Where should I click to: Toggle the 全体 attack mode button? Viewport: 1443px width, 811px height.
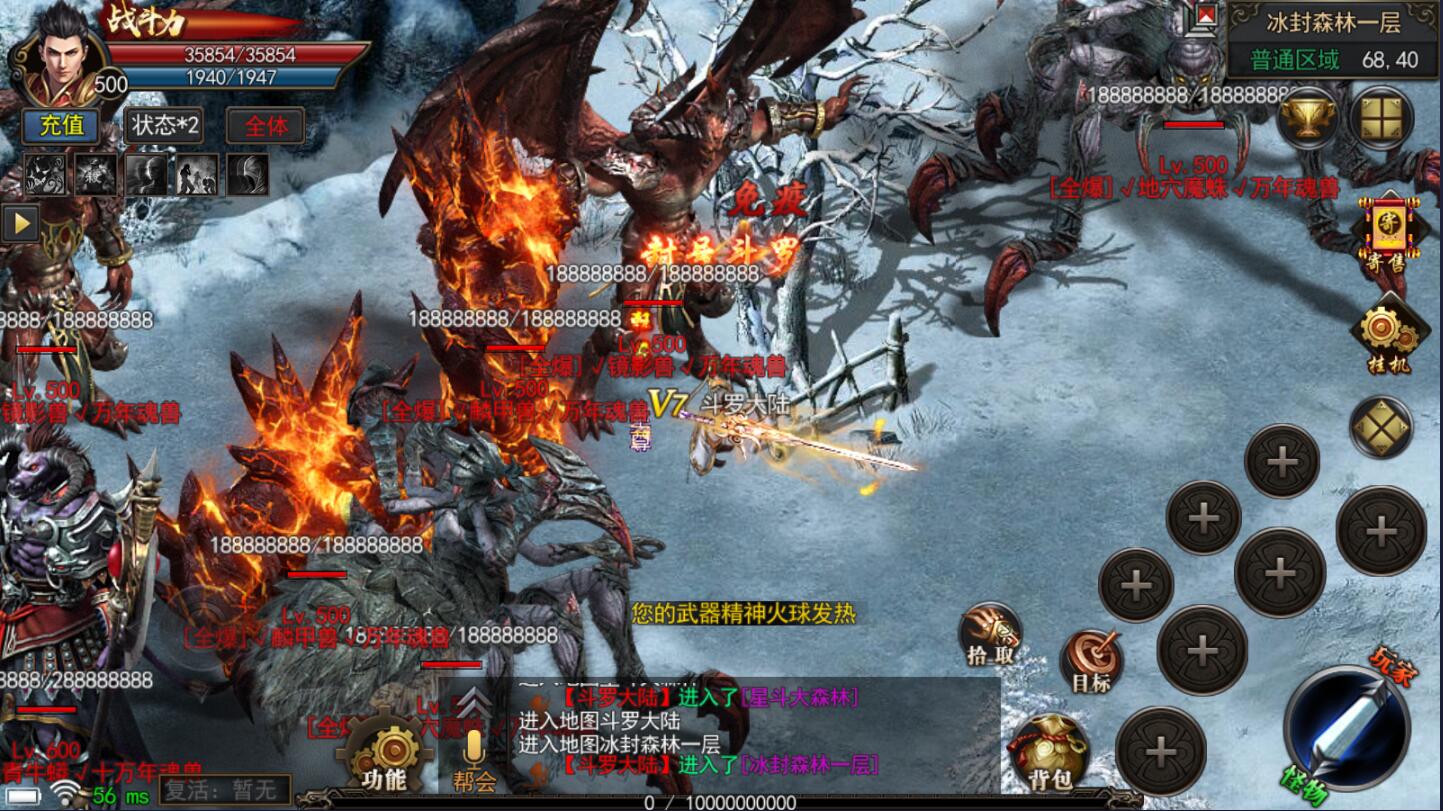[265, 126]
